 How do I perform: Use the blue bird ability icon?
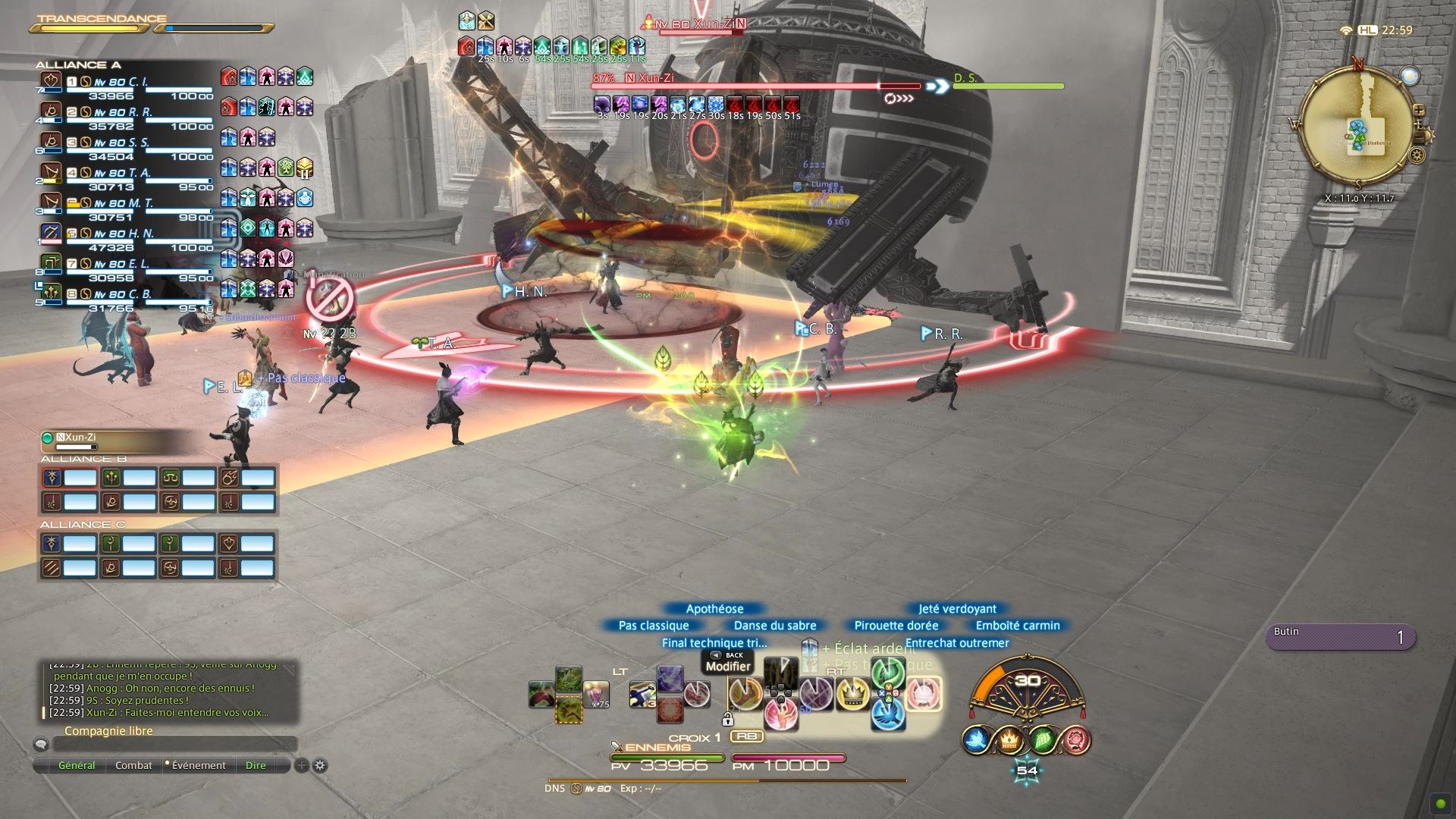pyautogui.click(x=888, y=712)
